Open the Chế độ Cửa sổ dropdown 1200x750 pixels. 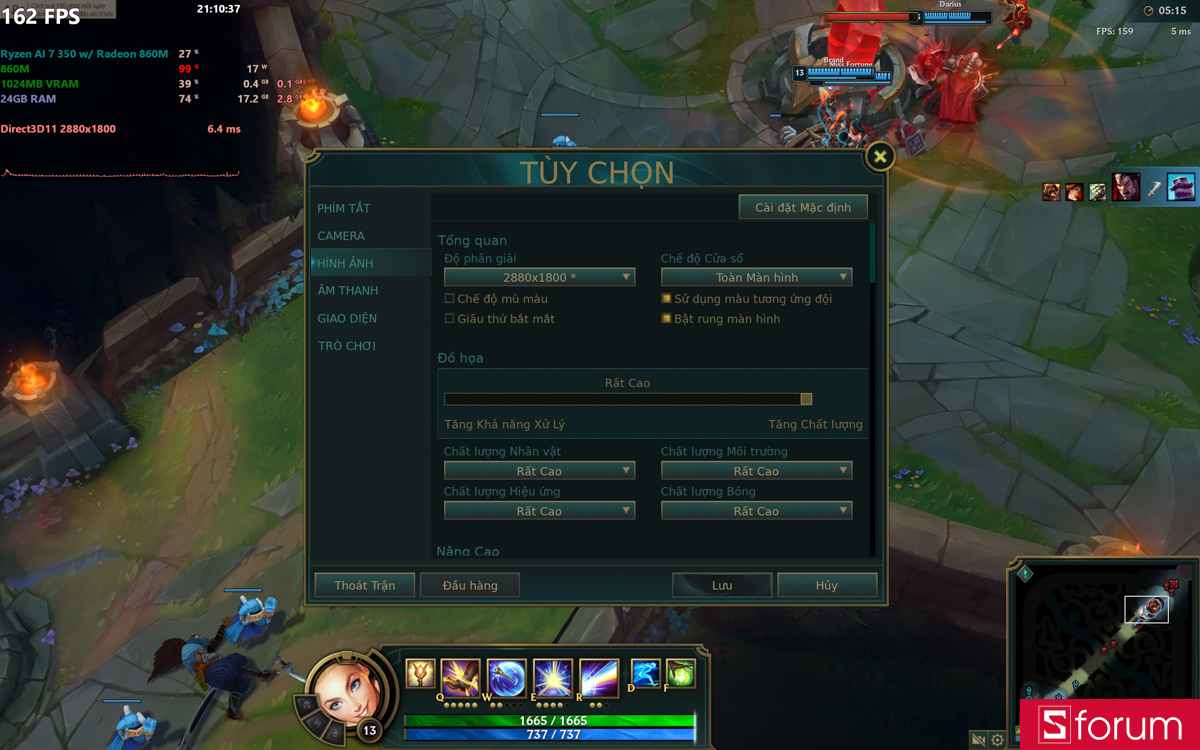(x=756, y=277)
